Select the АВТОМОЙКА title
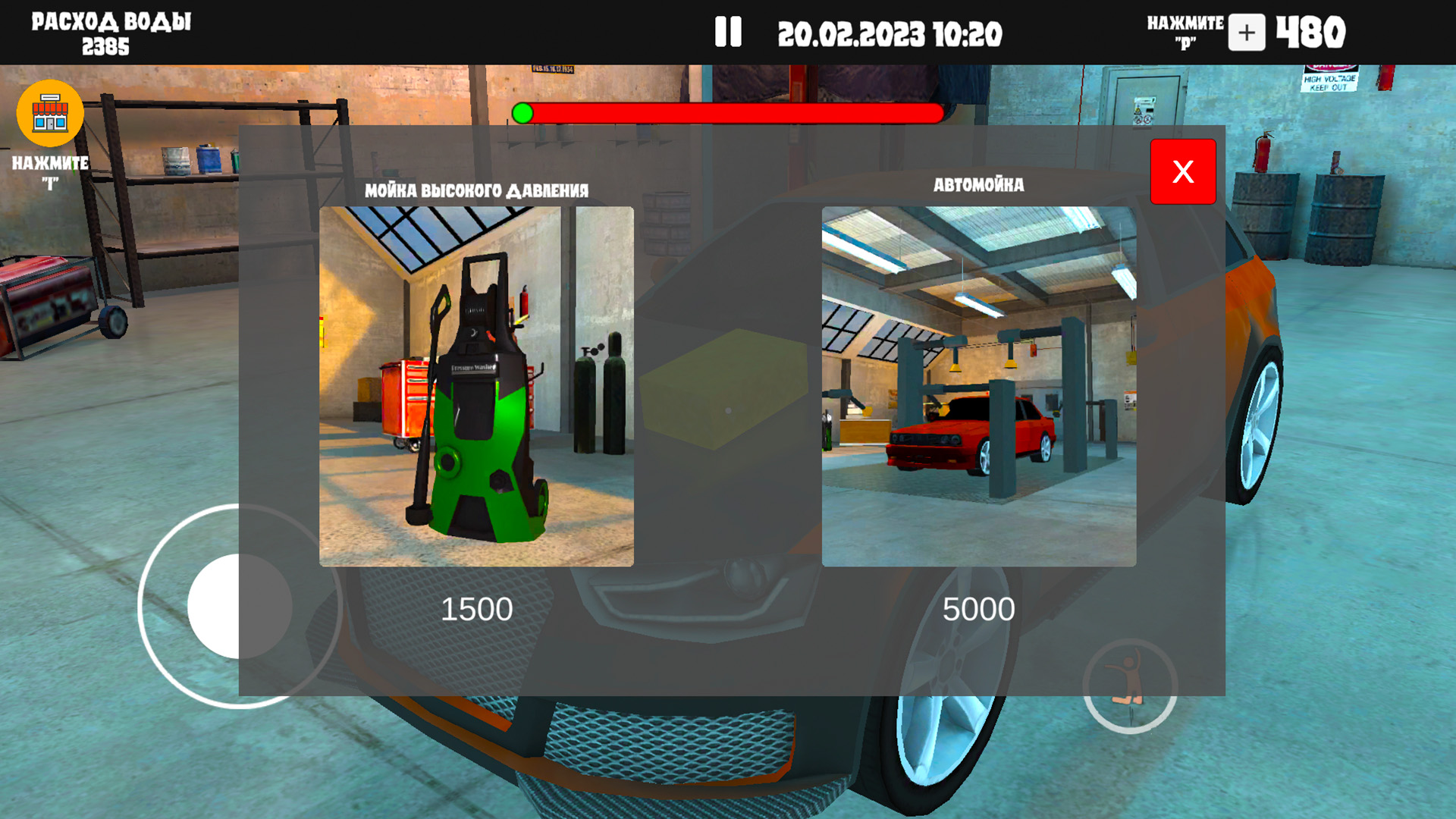Screen dimensions: 1456x819 coord(979,184)
